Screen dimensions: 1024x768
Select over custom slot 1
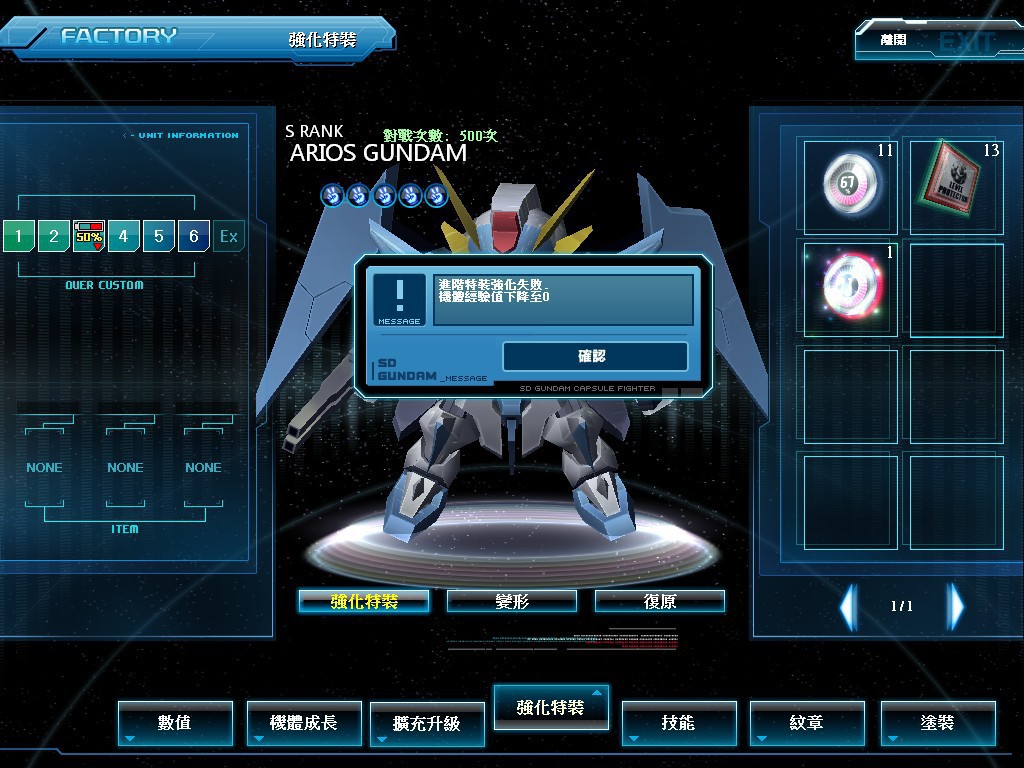[x=18, y=237]
